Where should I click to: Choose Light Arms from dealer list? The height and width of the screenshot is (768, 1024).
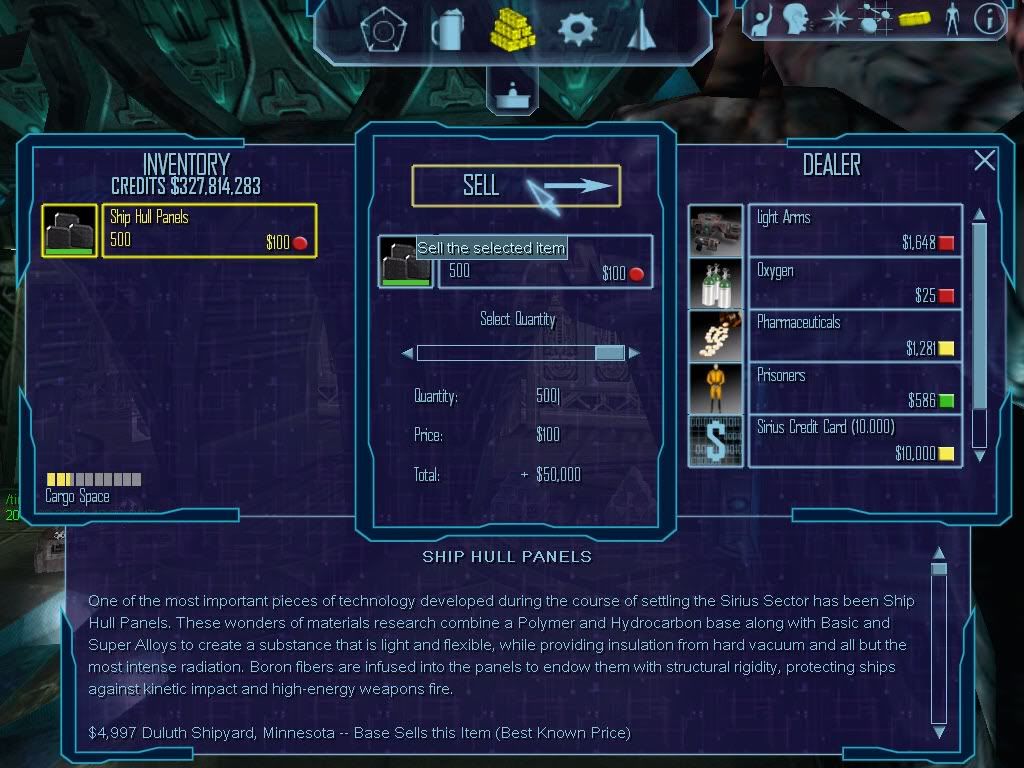pyautogui.click(x=855, y=230)
